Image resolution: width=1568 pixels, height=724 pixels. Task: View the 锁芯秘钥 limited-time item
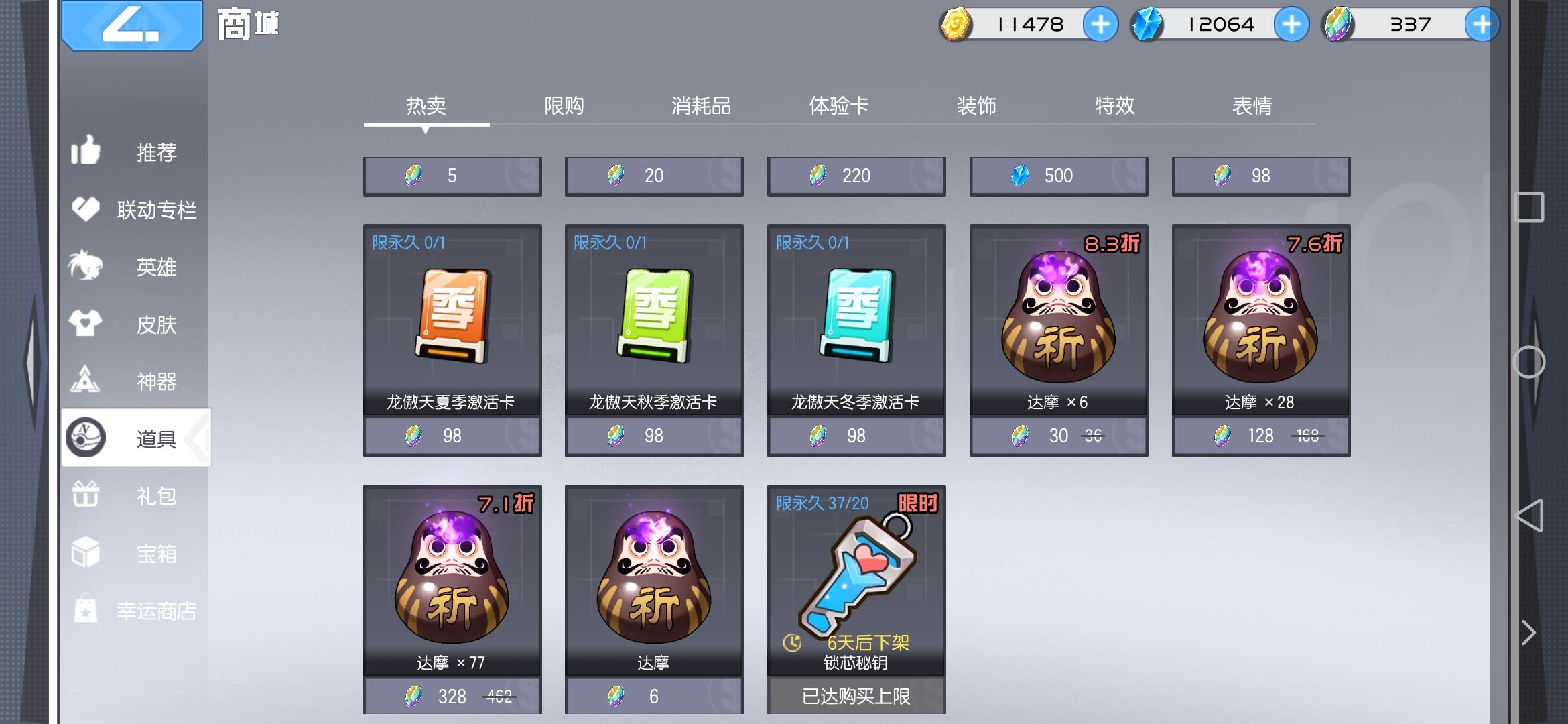click(856, 590)
